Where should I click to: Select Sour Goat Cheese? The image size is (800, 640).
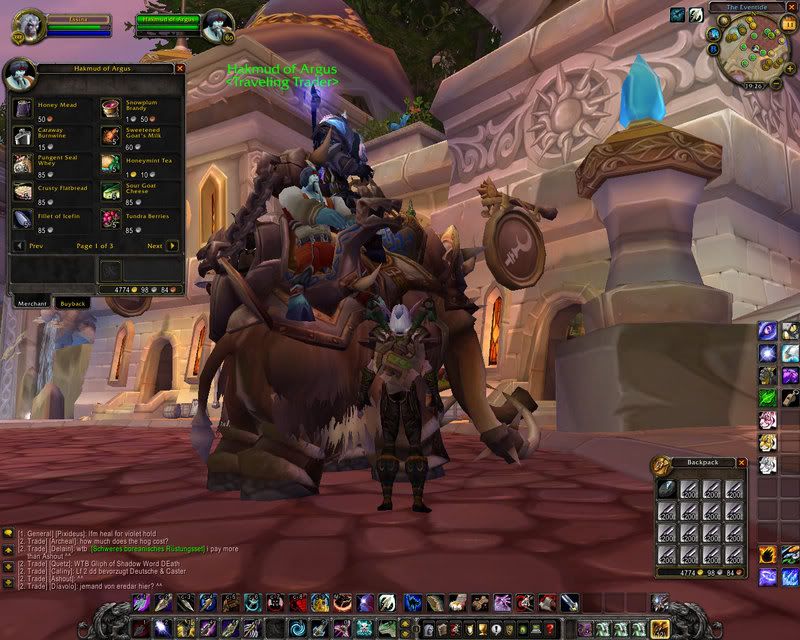pos(110,191)
